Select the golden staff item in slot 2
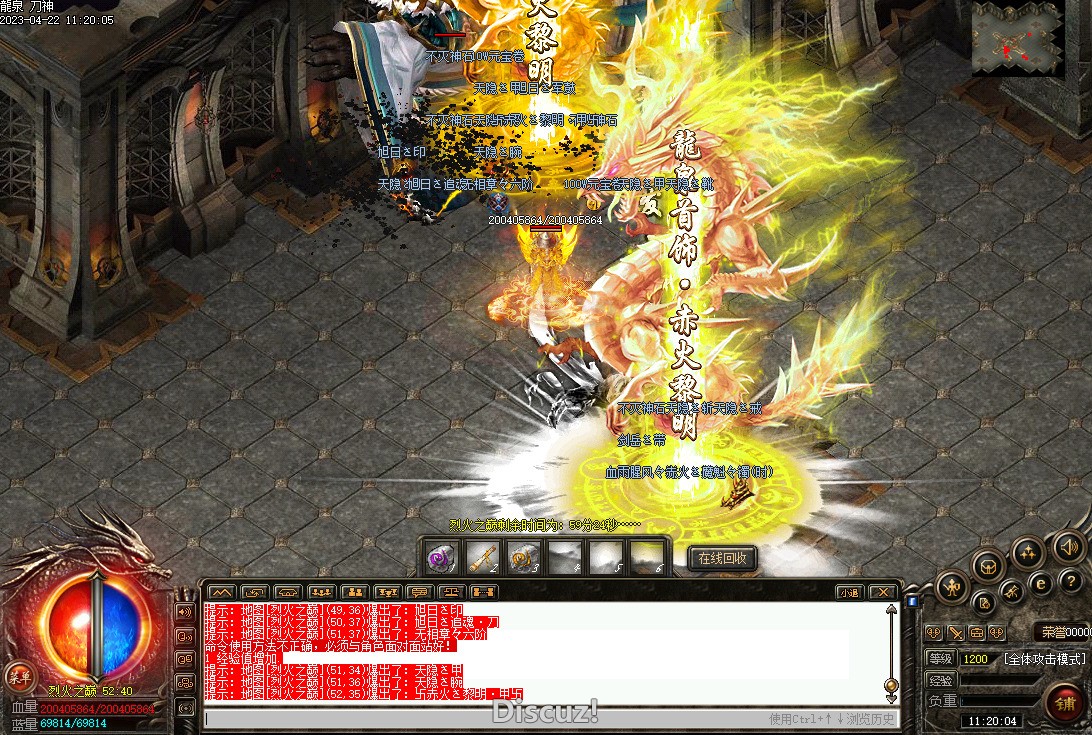Image resolution: width=1092 pixels, height=735 pixels. (x=483, y=558)
